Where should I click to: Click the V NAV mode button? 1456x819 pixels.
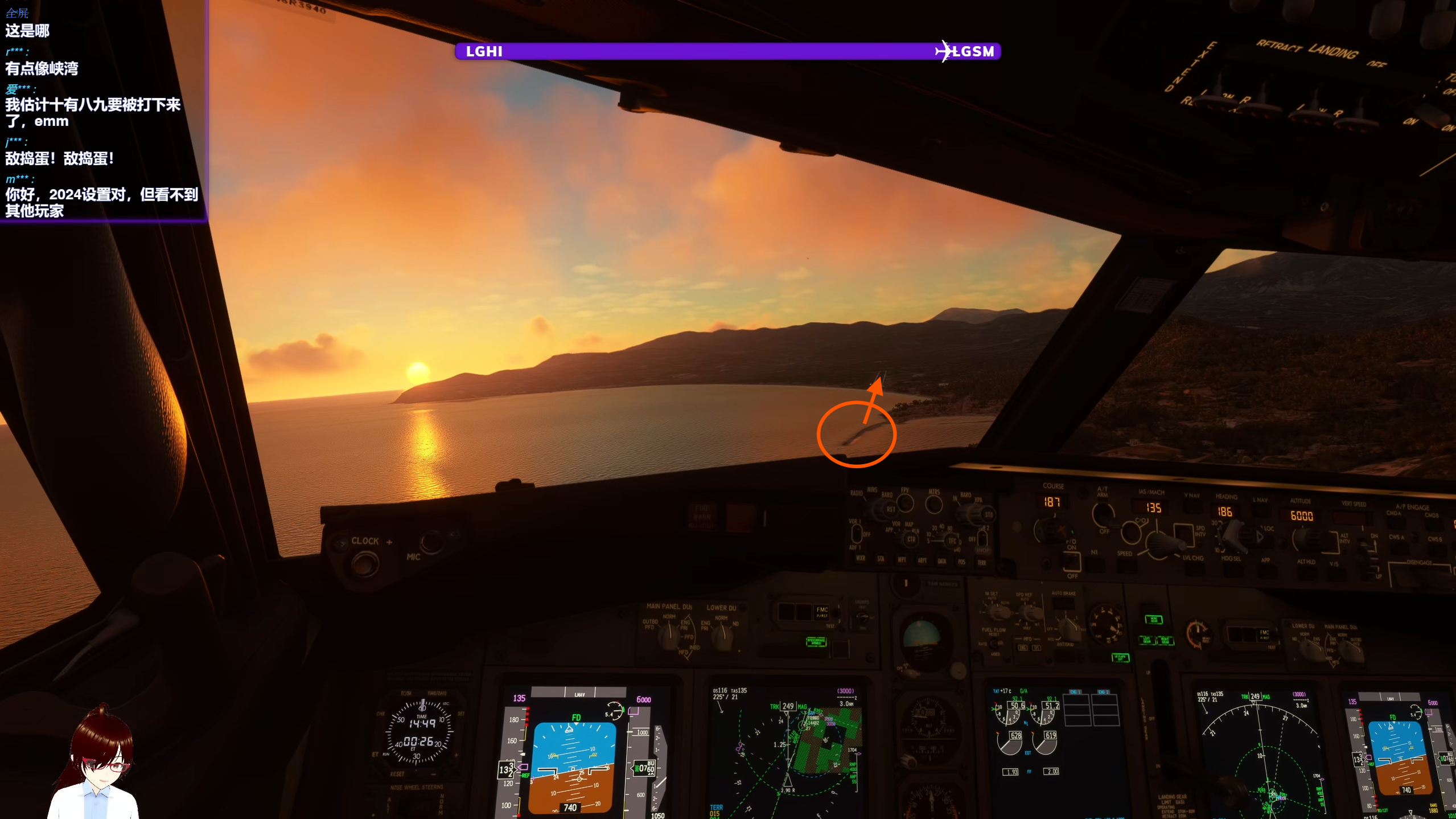coord(1192,506)
